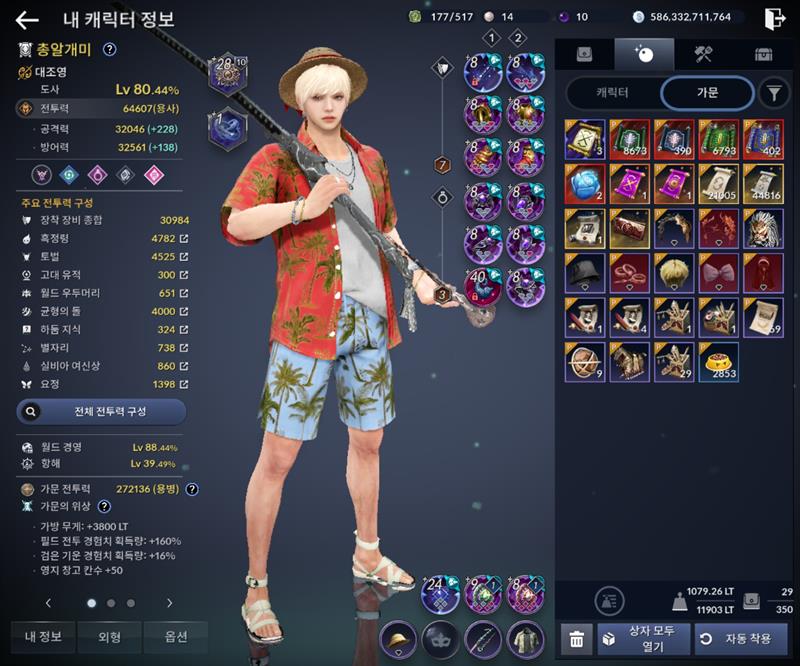Activate the 자동 착용 button
Viewport: 800px width, 666px height.
741,638
